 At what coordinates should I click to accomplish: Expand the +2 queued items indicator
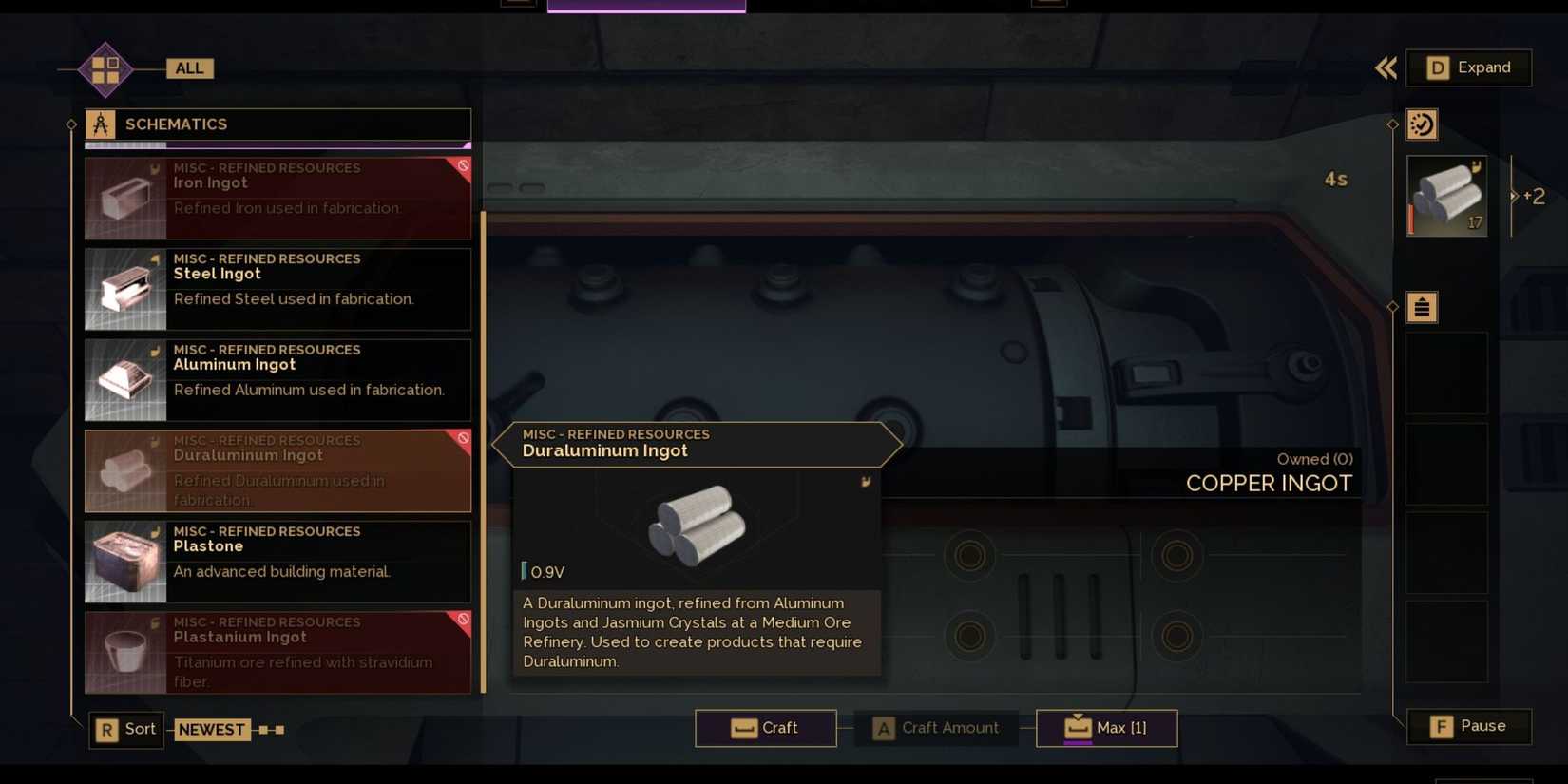tap(1532, 196)
